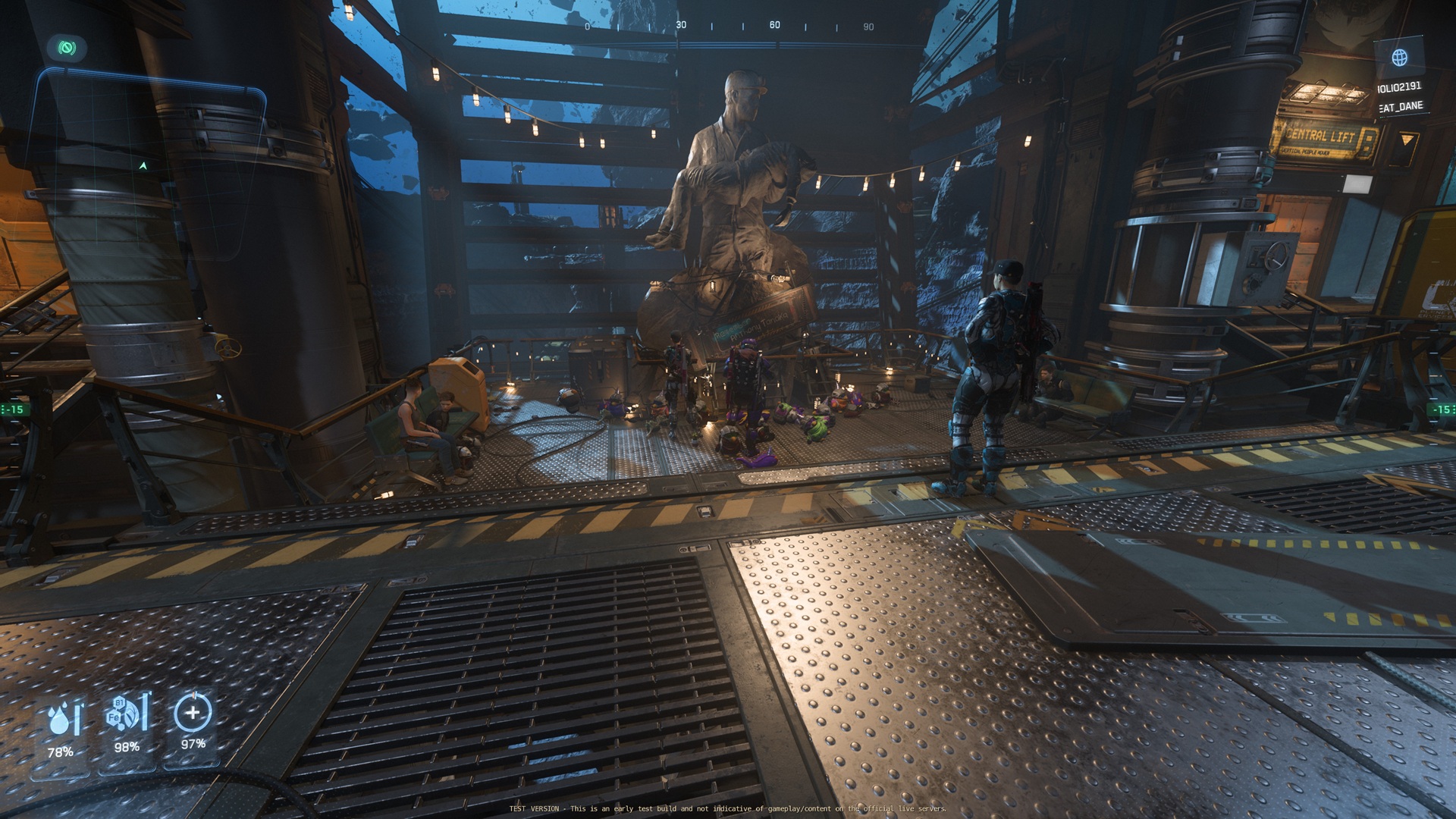
Task: Click the green comms icon above the minimap
Action: [67, 49]
